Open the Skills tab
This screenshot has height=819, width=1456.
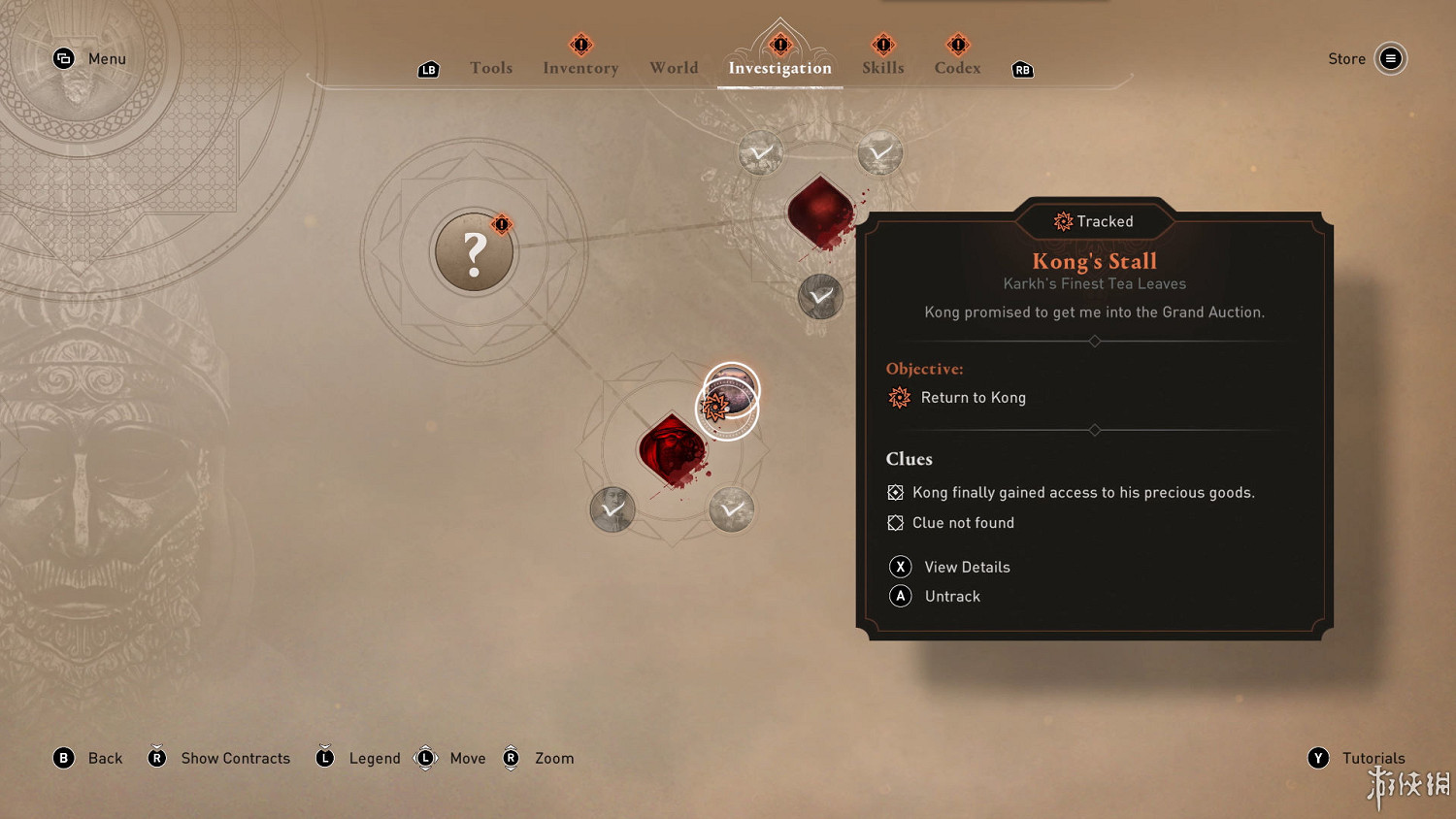click(x=882, y=68)
